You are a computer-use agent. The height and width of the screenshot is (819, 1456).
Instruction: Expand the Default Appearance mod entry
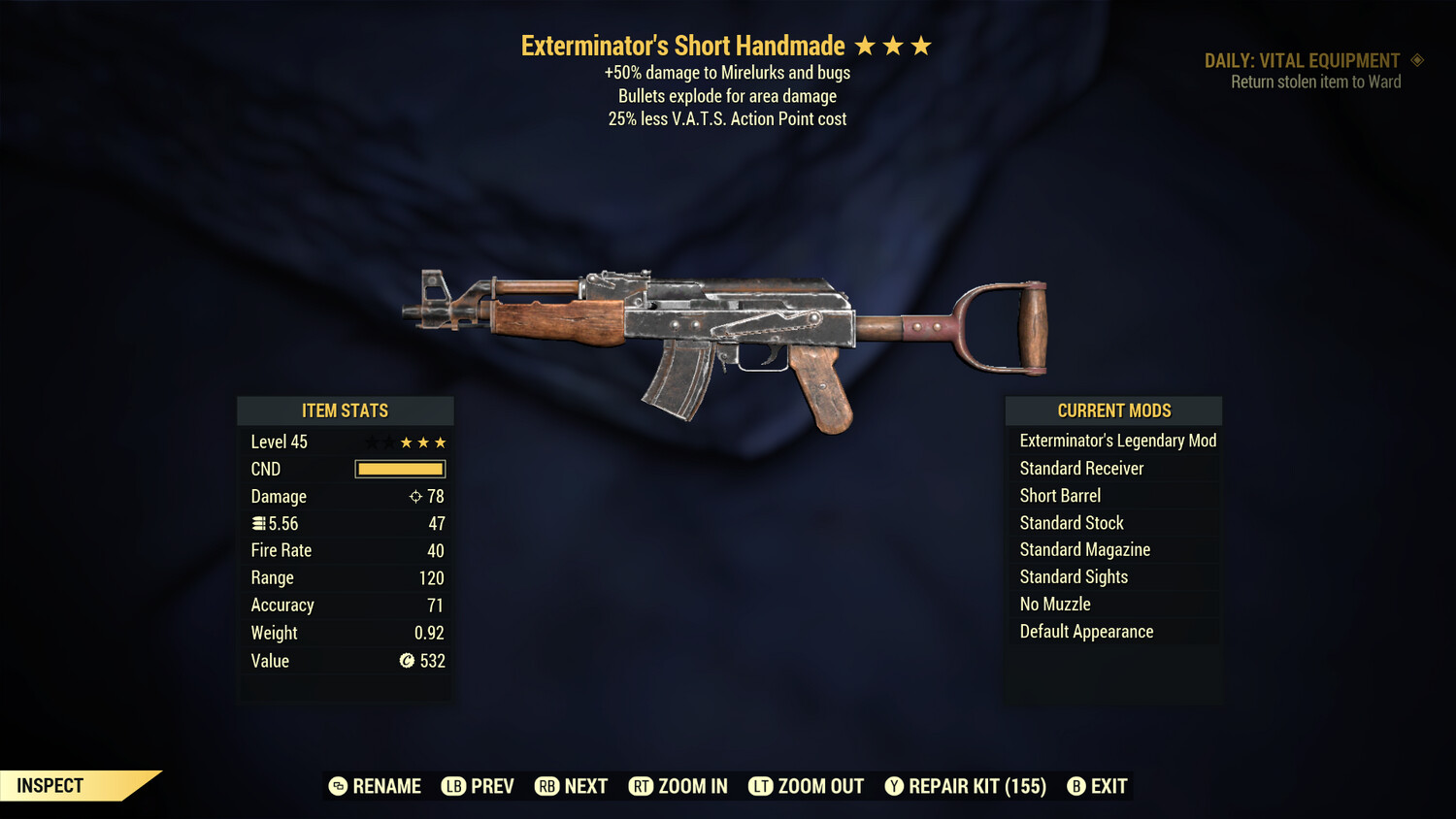1114,631
